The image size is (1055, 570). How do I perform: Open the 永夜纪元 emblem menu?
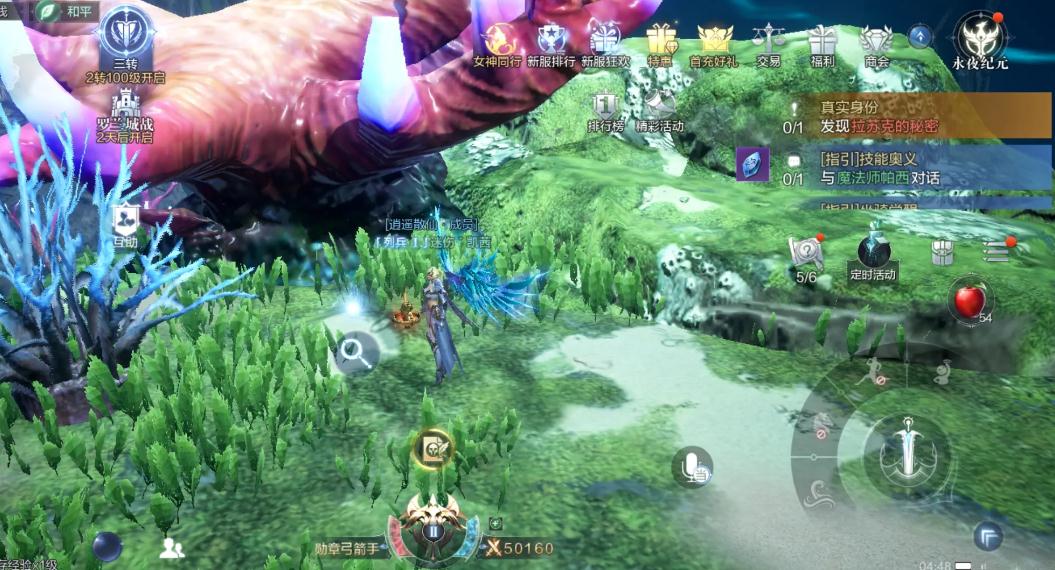[x=980, y=39]
